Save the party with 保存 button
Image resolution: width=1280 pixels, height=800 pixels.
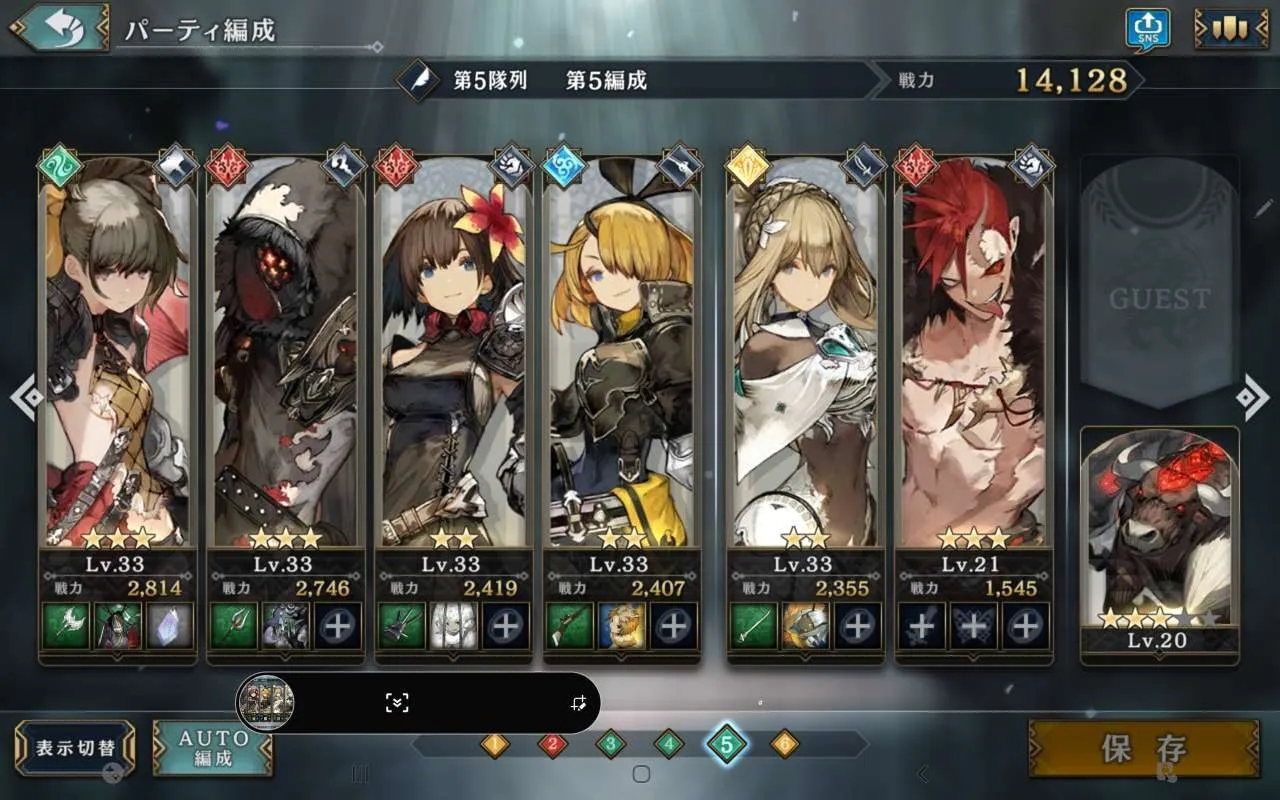click(x=1143, y=748)
